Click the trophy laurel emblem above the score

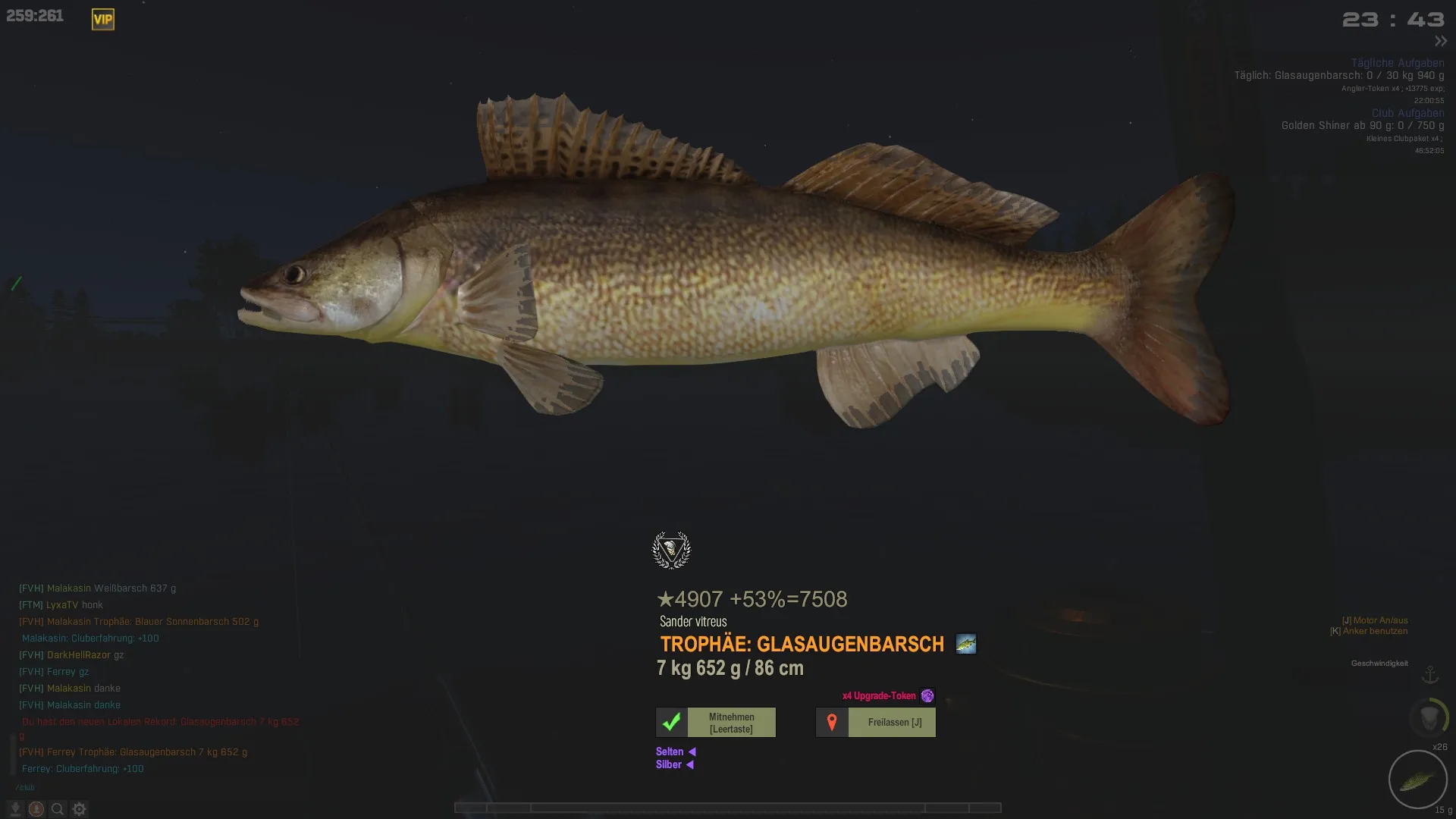(671, 551)
